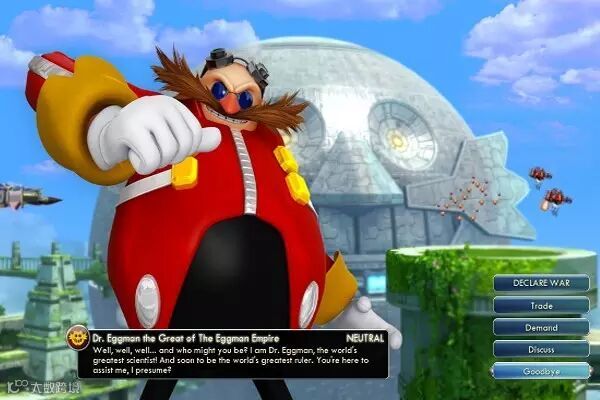Say Goodbye to Dr. Eggman

point(541,371)
